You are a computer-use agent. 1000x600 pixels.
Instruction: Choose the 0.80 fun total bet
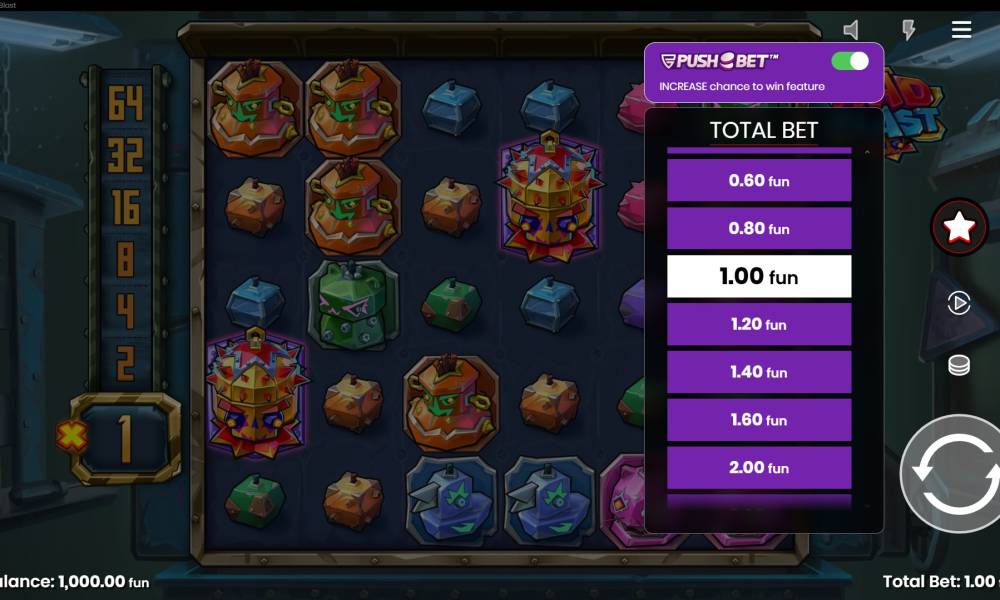759,229
